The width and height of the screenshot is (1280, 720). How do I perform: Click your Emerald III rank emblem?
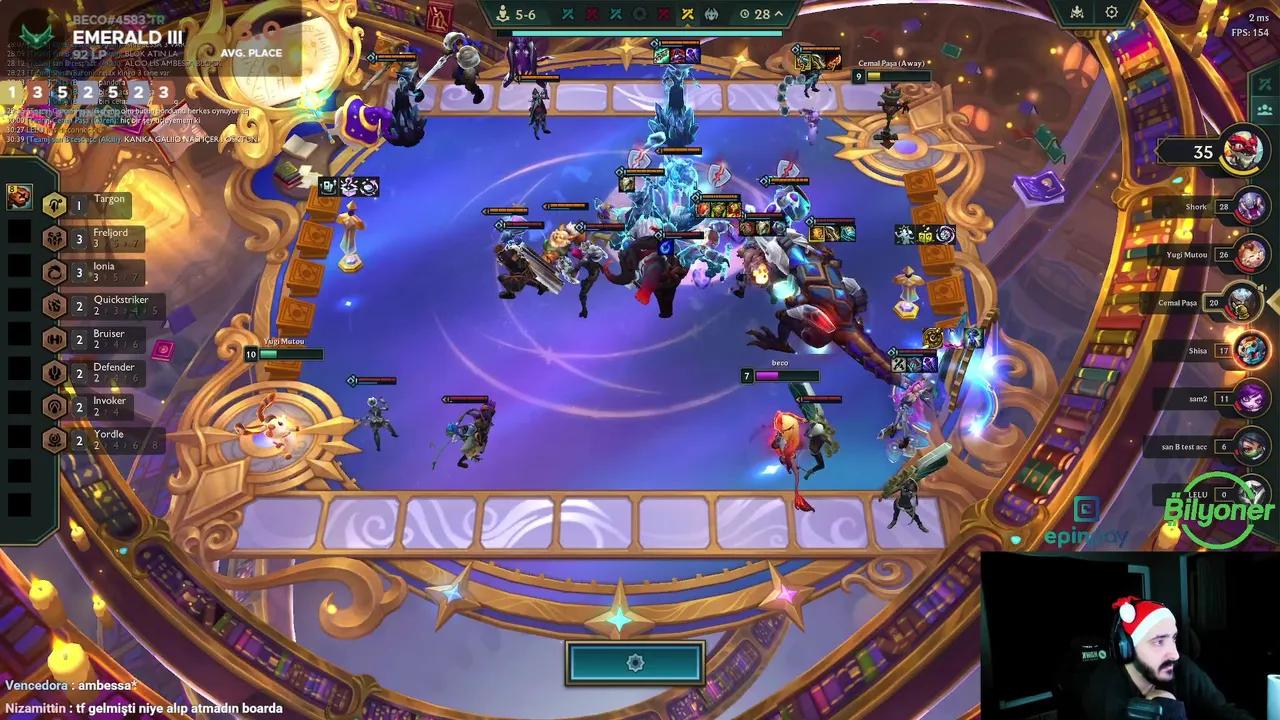[x=37, y=33]
